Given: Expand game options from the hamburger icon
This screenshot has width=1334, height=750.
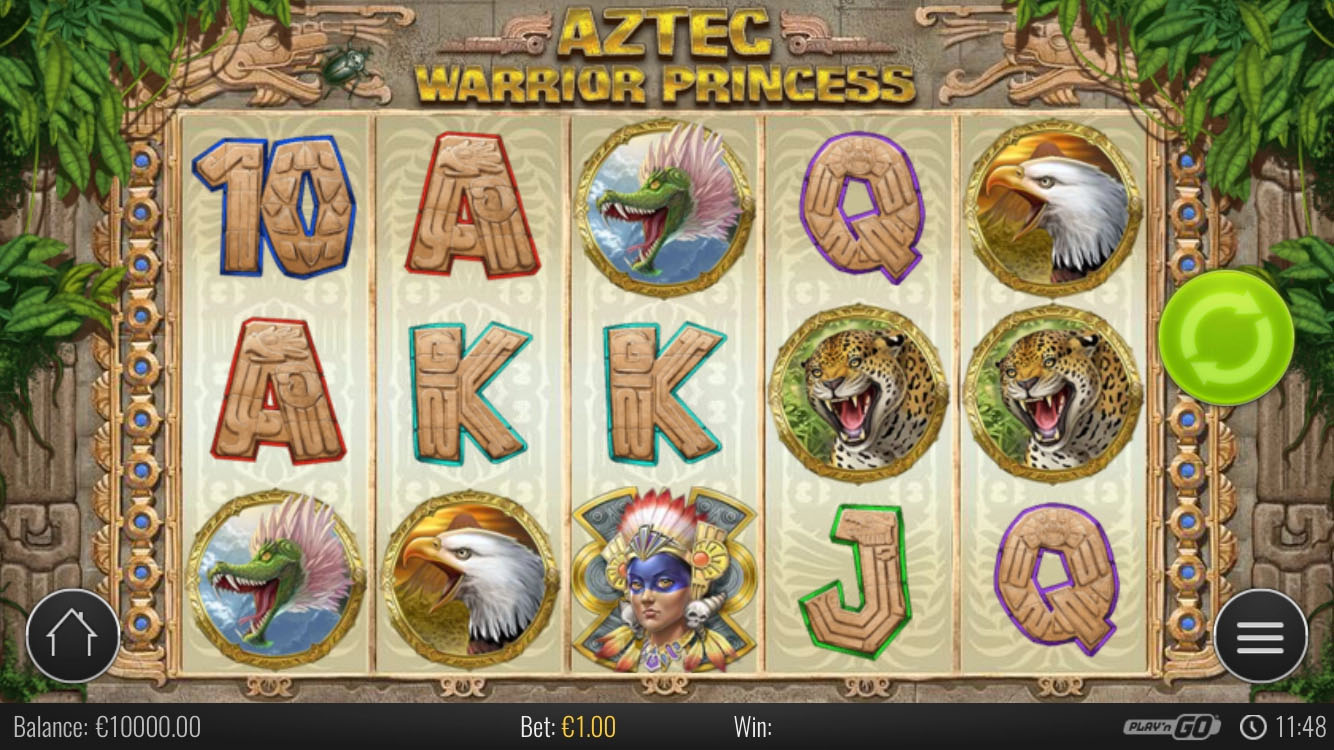Looking at the screenshot, I should tap(1261, 636).
